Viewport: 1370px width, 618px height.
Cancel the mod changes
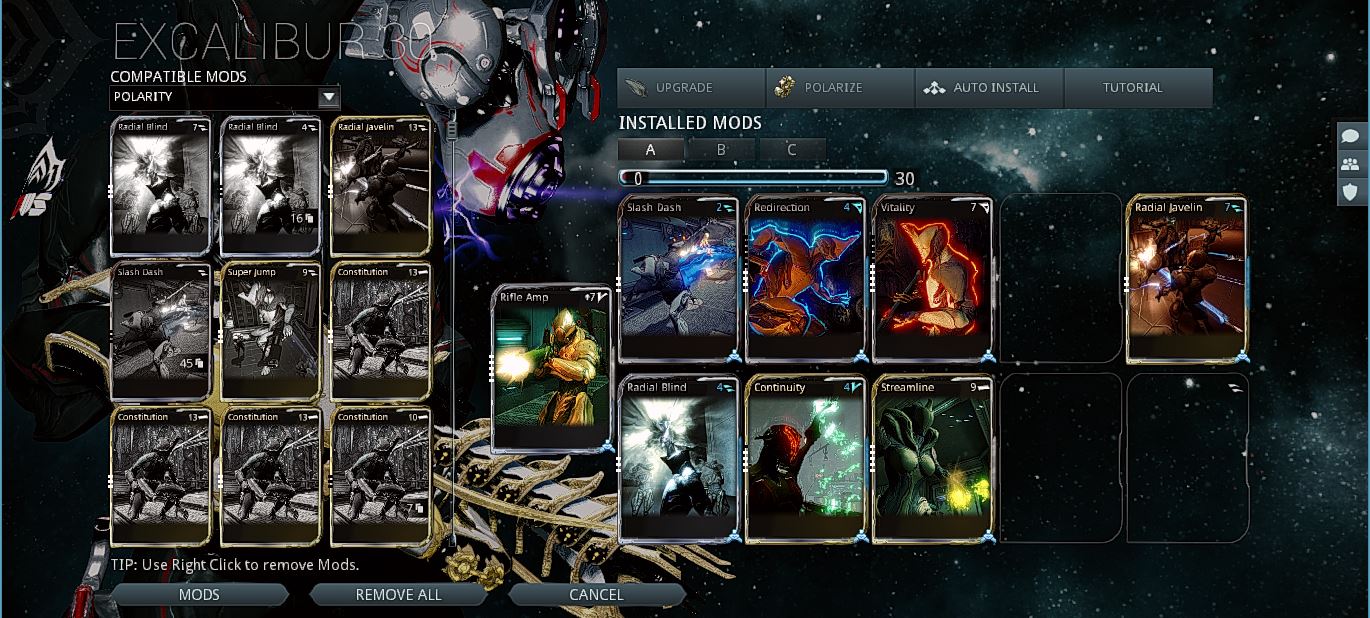596,595
